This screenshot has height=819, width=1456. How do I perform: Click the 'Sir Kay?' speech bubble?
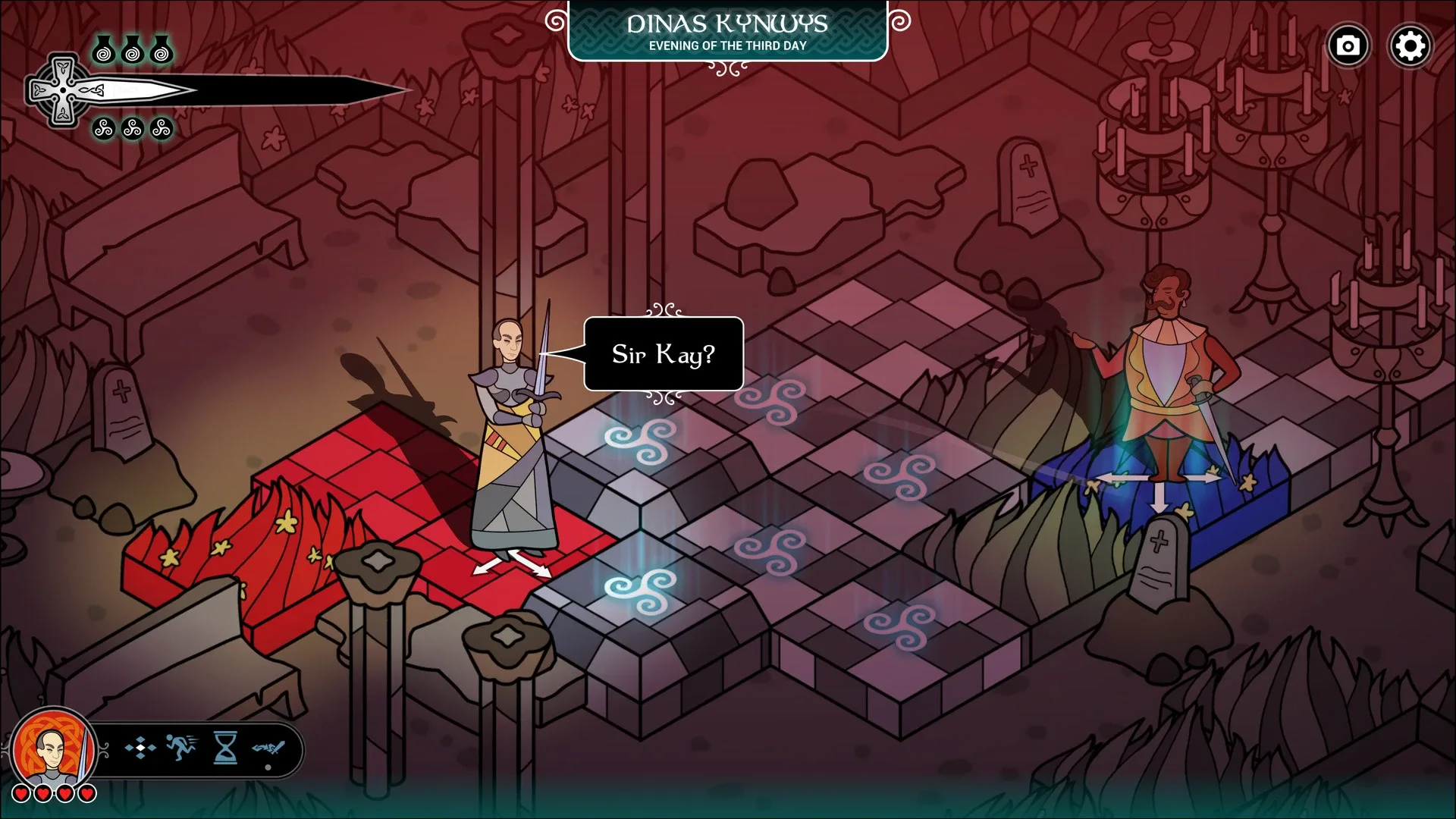[x=662, y=354]
